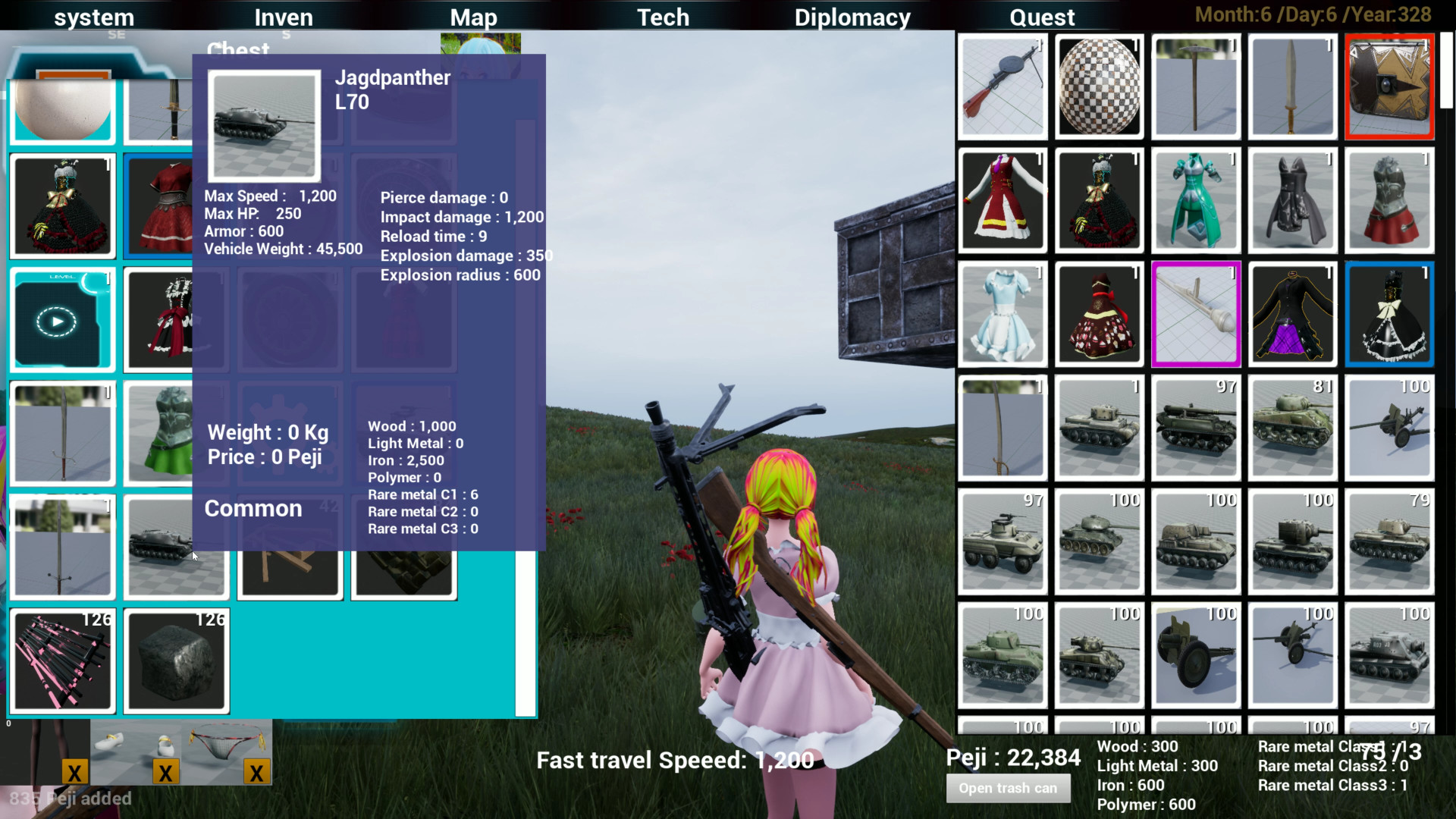Select the light blue maid dress item
This screenshot has width=1456, height=819.
[1003, 314]
